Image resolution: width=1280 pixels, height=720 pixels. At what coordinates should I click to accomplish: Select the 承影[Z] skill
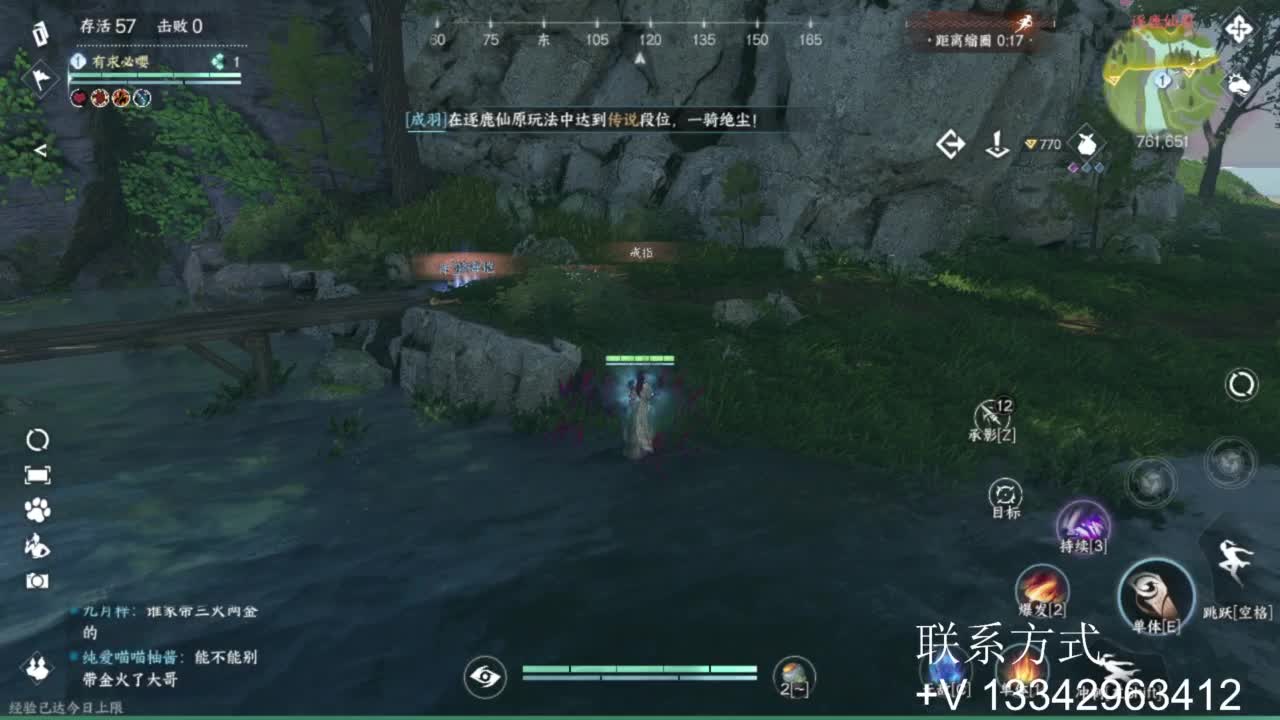click(990, 413)
